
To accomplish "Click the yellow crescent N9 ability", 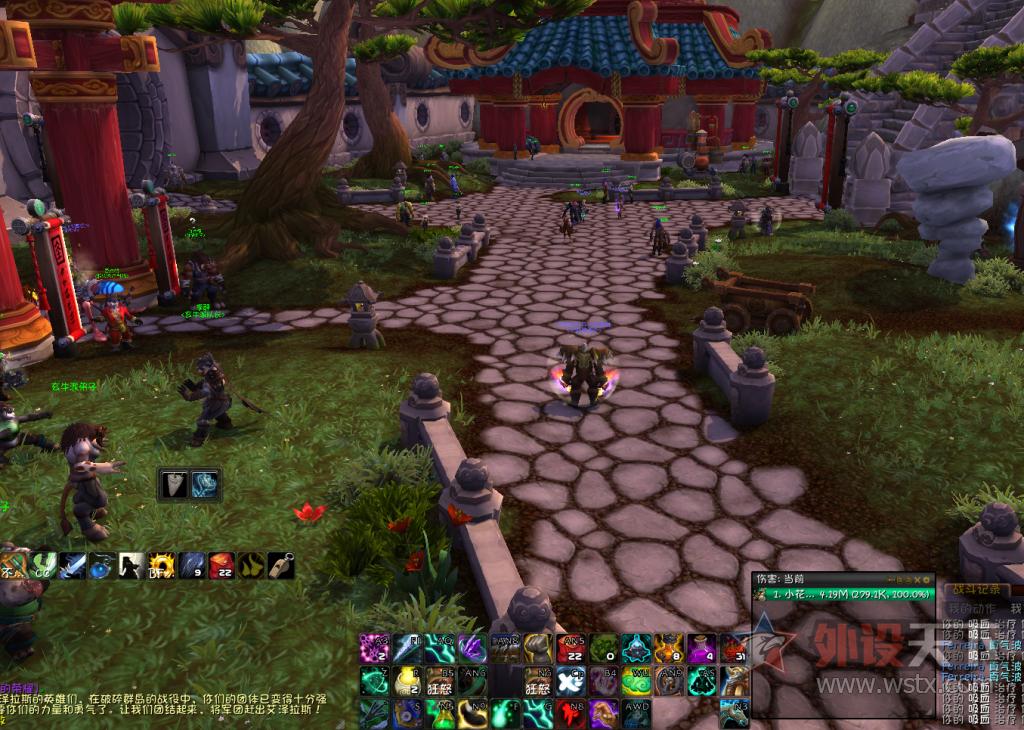I will coord(472,713).
